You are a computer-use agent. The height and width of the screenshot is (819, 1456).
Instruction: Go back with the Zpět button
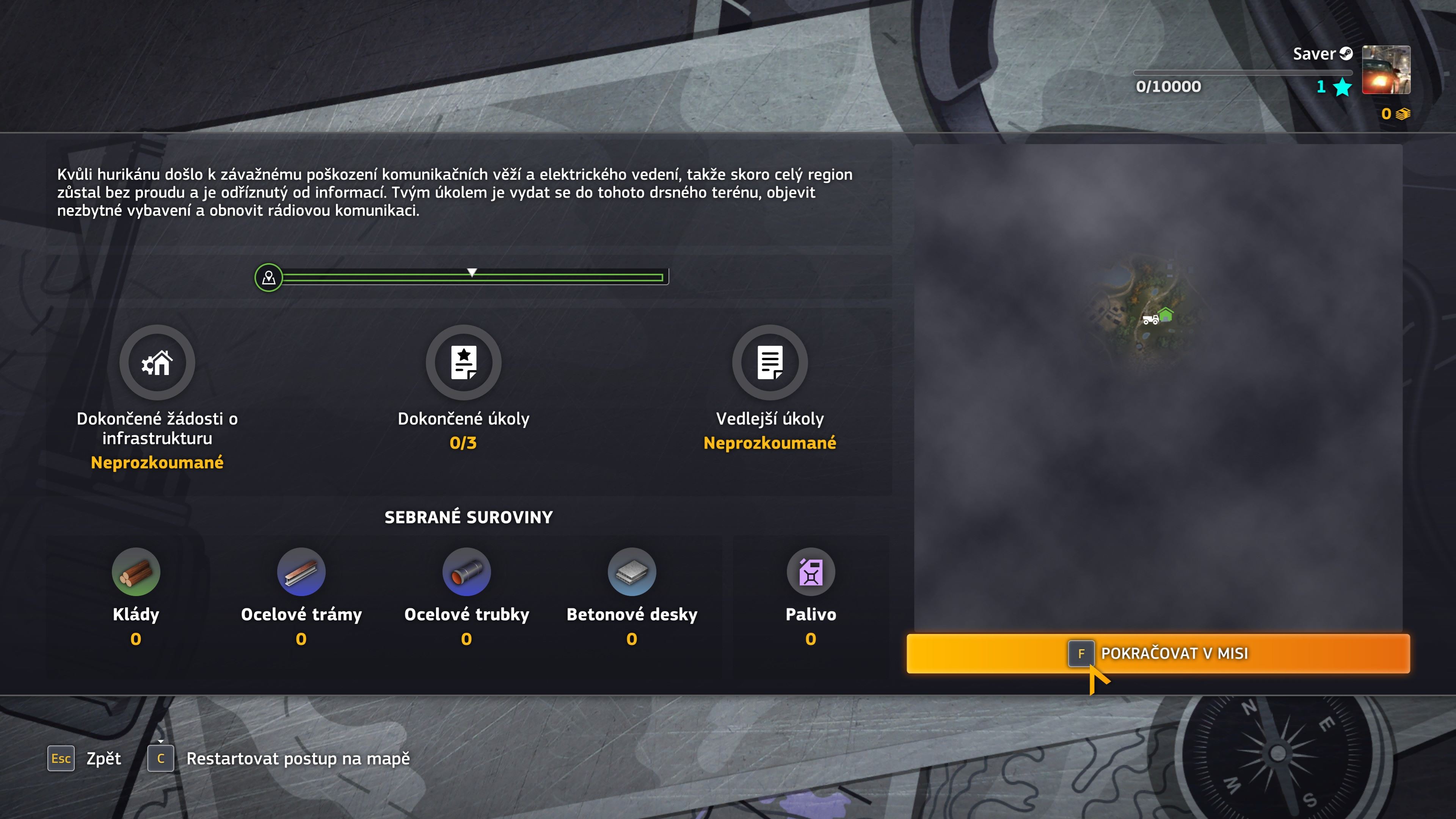click(85, 758)
